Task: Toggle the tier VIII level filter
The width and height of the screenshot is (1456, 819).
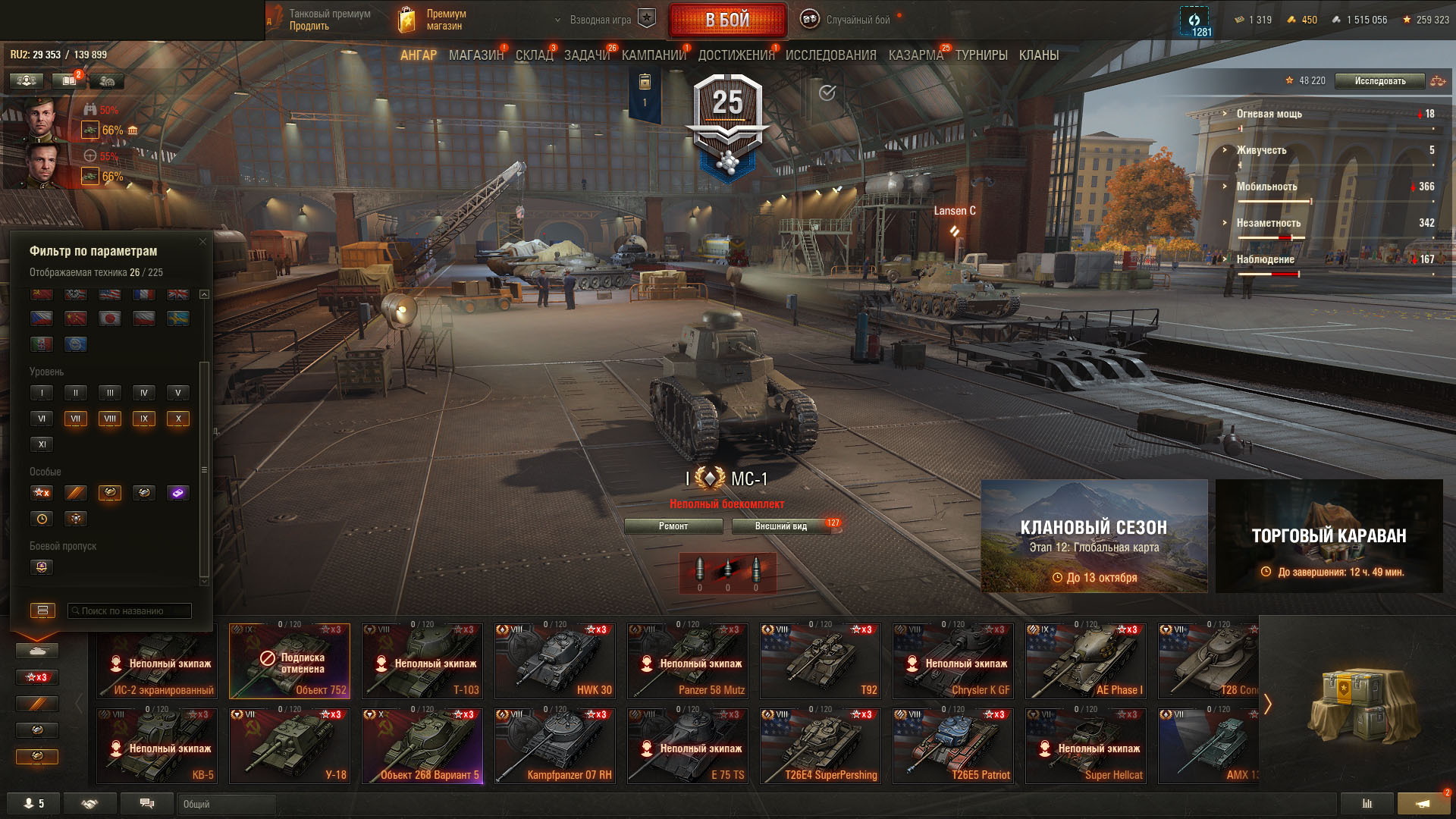Action: click(110, 419)
